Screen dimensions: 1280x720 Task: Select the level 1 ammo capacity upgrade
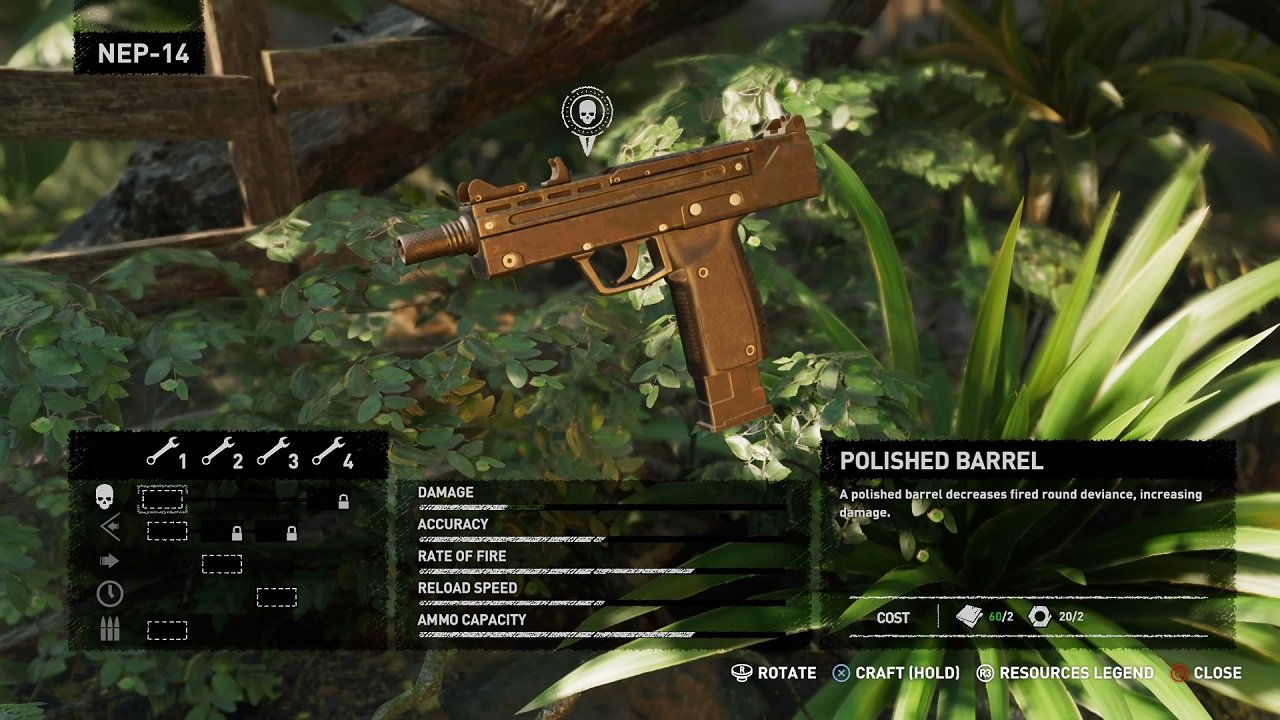[167, 630]
